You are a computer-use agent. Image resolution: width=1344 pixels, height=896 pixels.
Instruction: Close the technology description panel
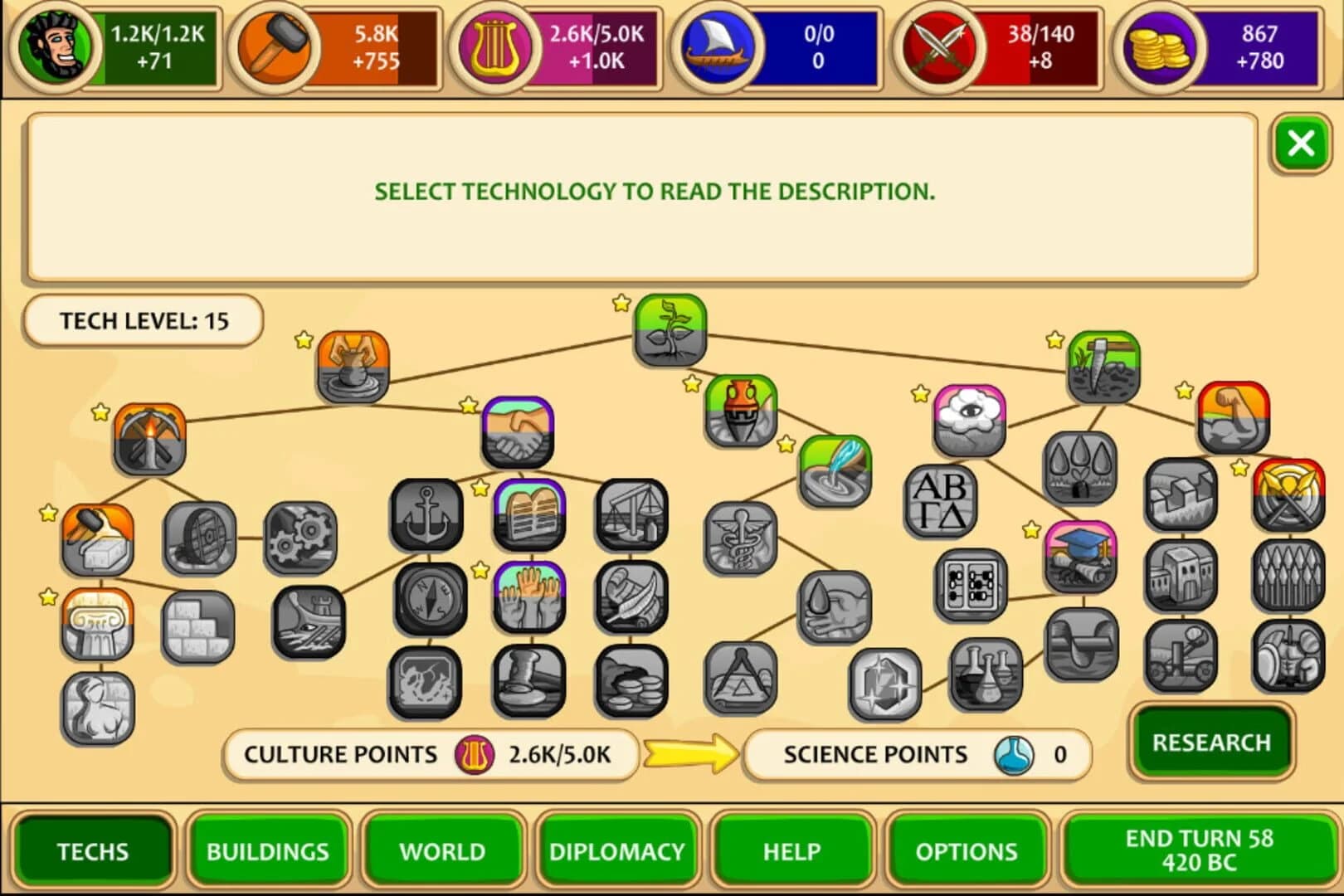1300,142
